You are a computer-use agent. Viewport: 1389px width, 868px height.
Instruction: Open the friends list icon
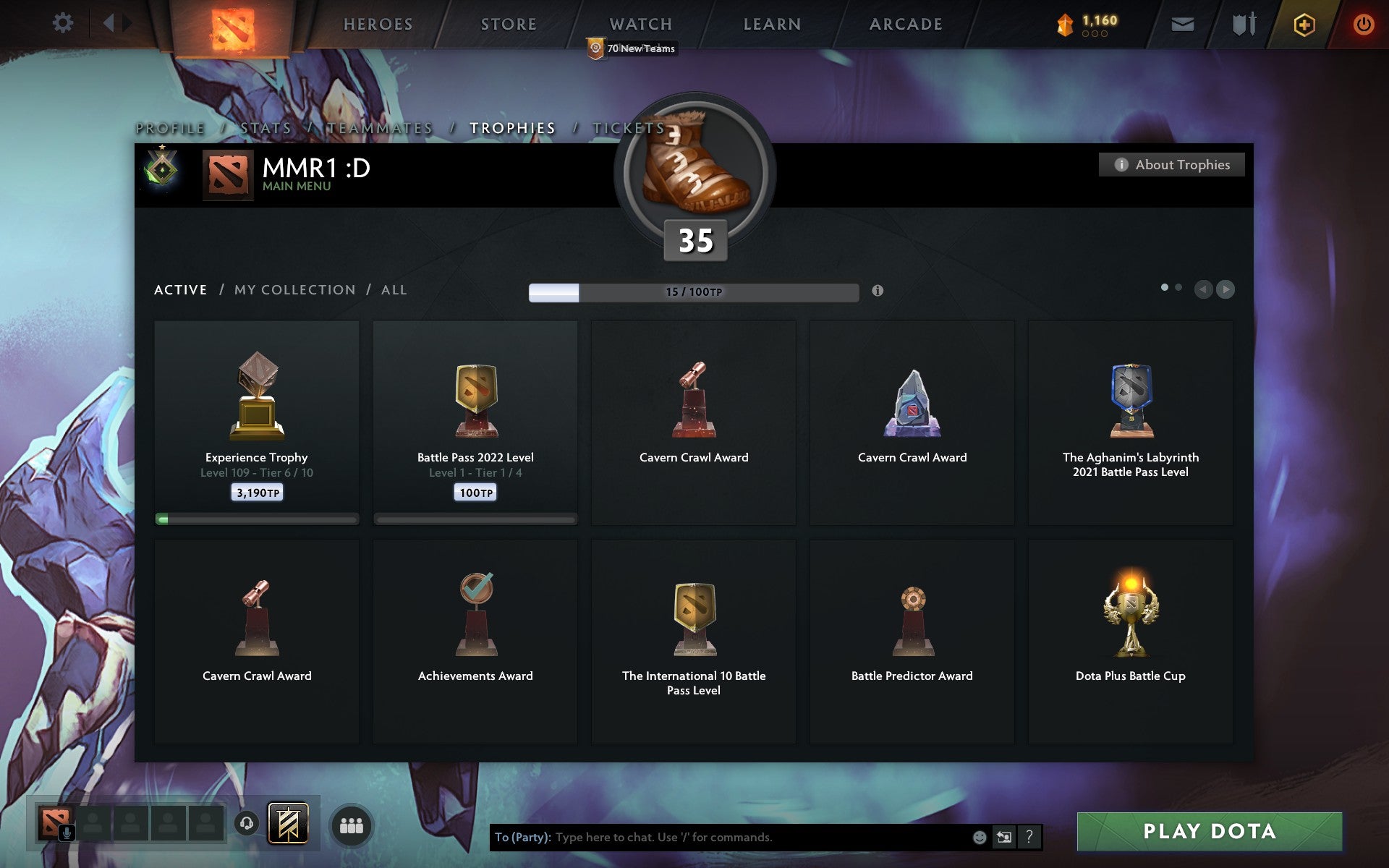[352, 824]
